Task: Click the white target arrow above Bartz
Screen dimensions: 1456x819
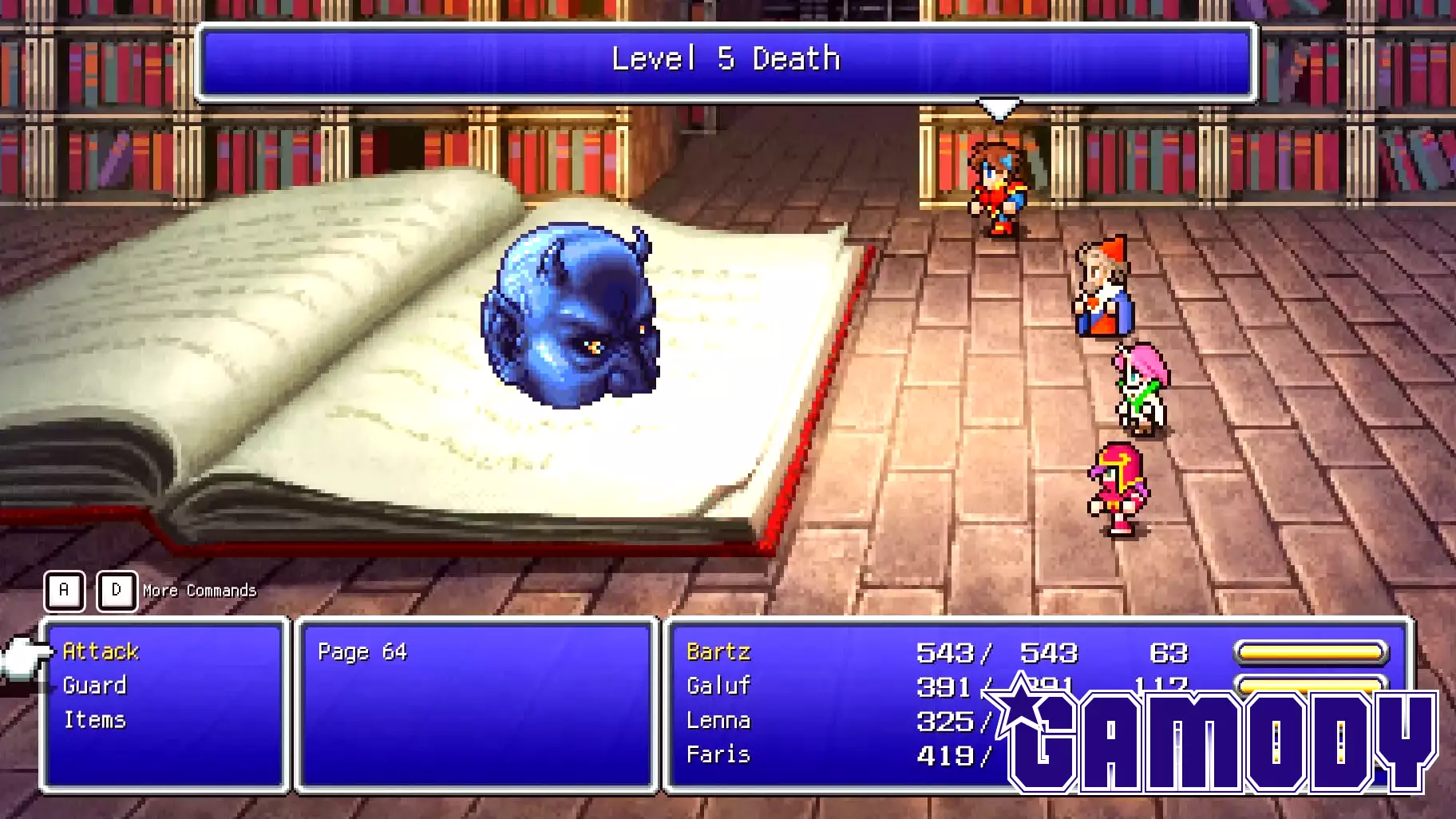Action: [x=998, y=108]
